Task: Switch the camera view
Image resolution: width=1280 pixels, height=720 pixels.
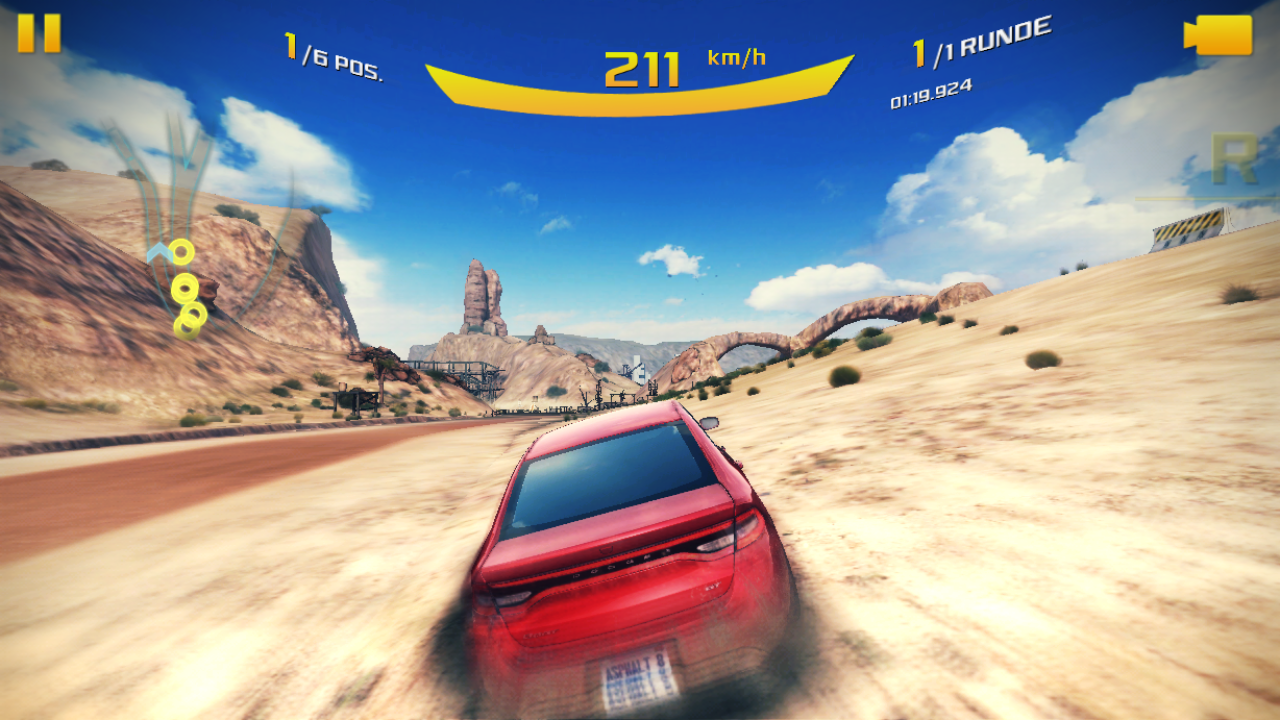Action: tap(1218, 35)
